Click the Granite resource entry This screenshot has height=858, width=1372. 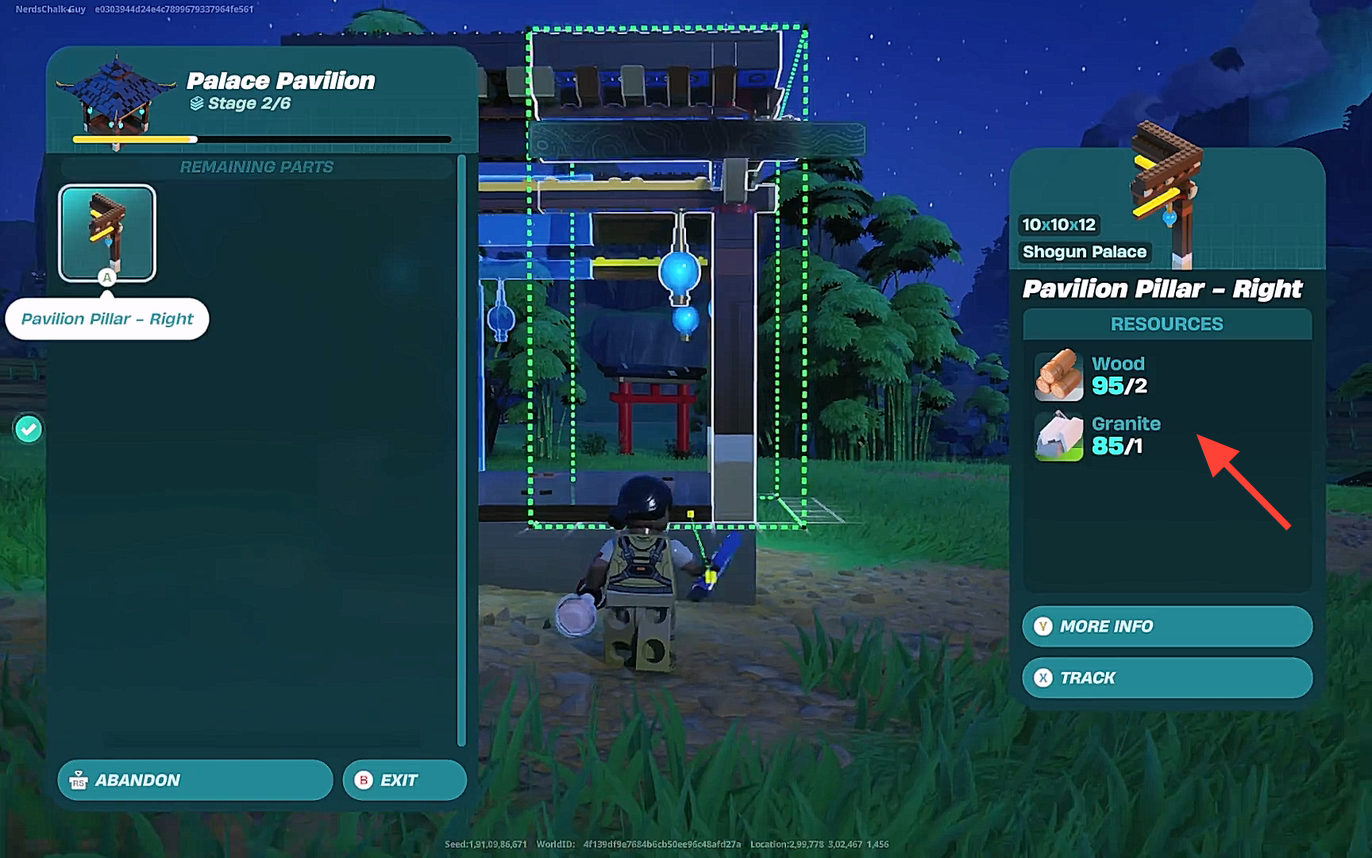click(1098, 436)
